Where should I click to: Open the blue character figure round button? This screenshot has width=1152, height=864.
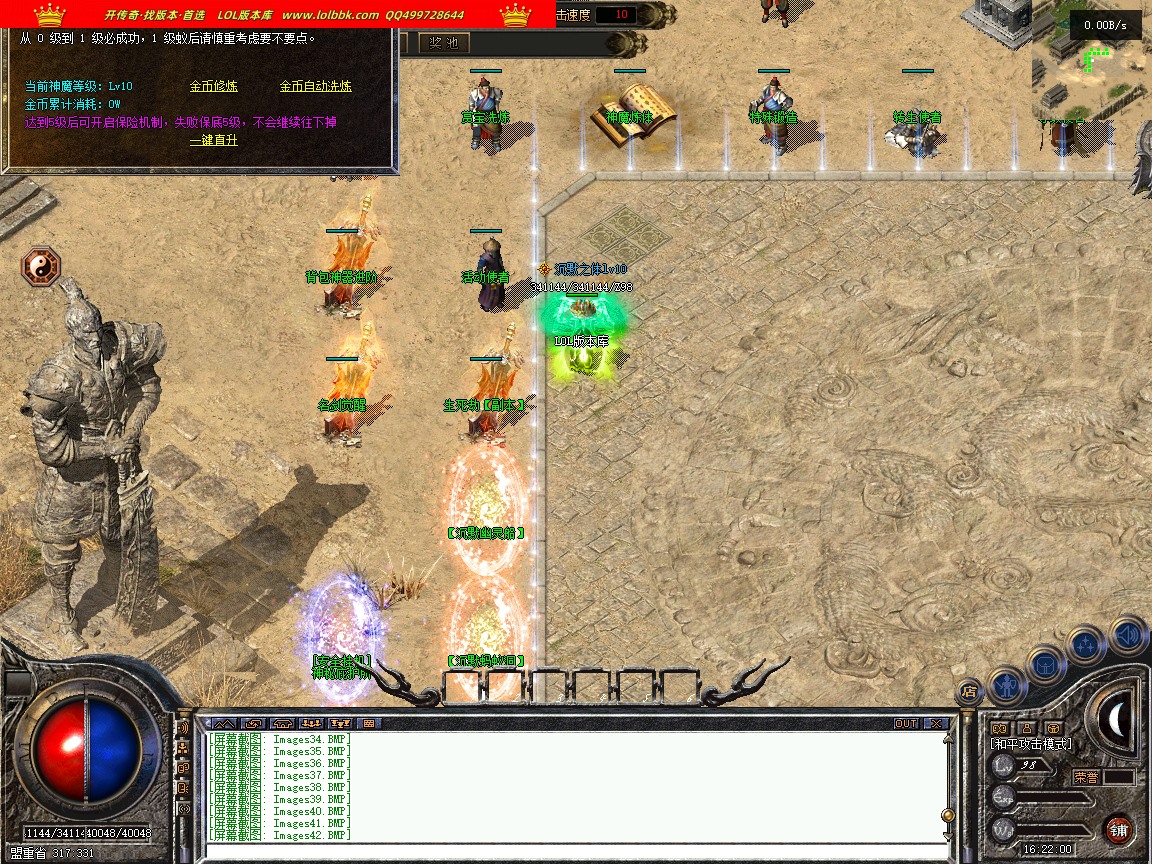(1007, 686)
